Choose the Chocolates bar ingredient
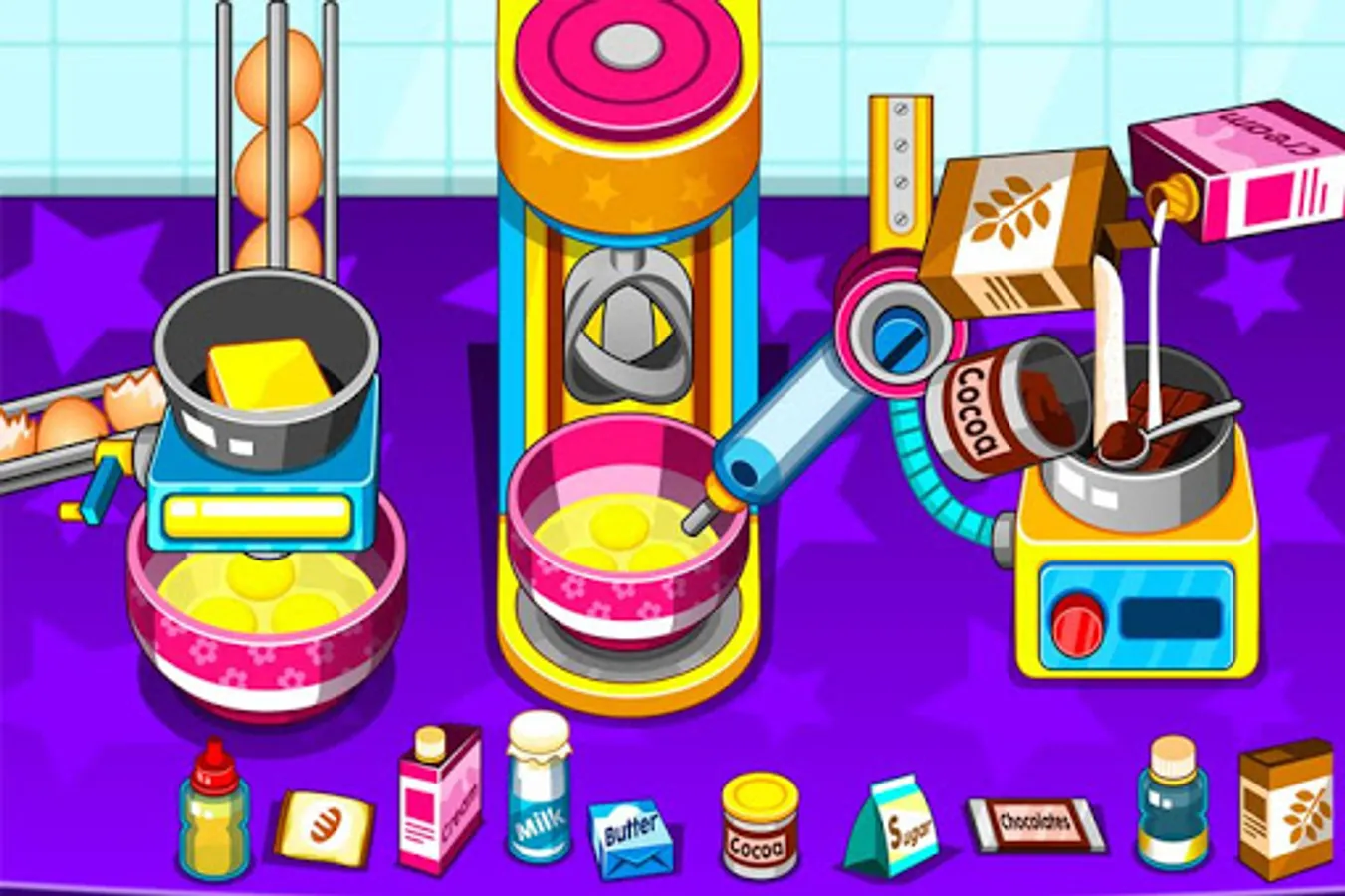The width and height of the screenshot is (1345, 896). coord(1030,823)
